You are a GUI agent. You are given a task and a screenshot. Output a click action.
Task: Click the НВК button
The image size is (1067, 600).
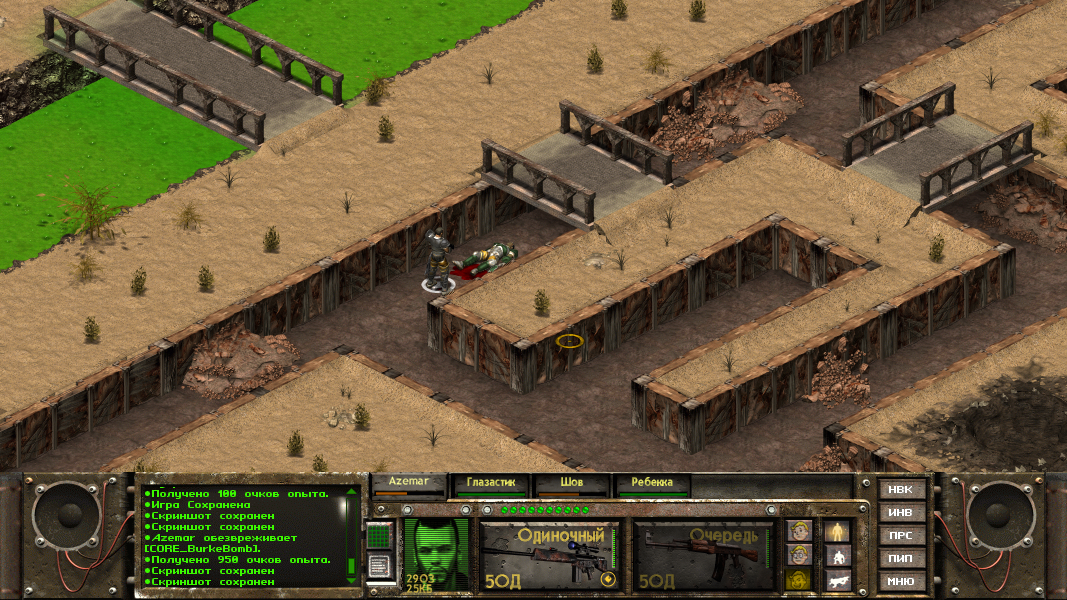[x=900, y=490]
